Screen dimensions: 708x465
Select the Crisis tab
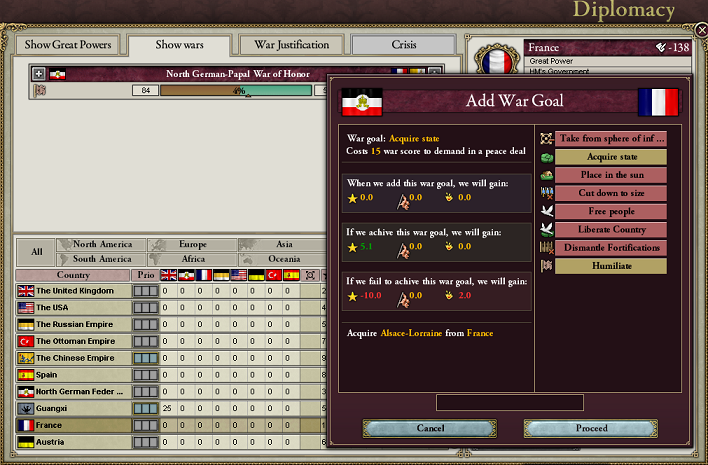(x=404, y=45)
